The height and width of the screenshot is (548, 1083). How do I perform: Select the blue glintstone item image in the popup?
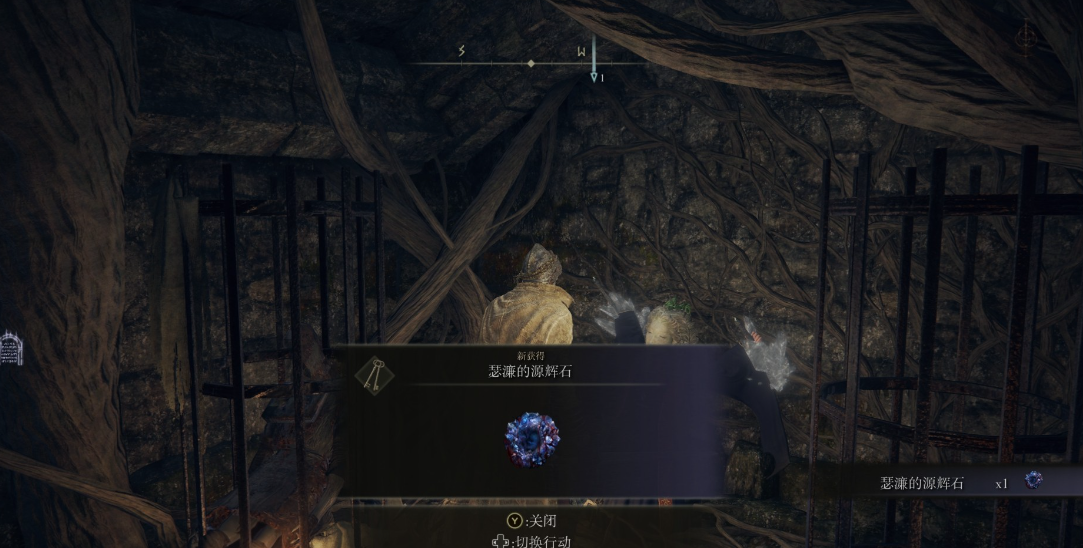pyautogui.click(x=532, y=439)
